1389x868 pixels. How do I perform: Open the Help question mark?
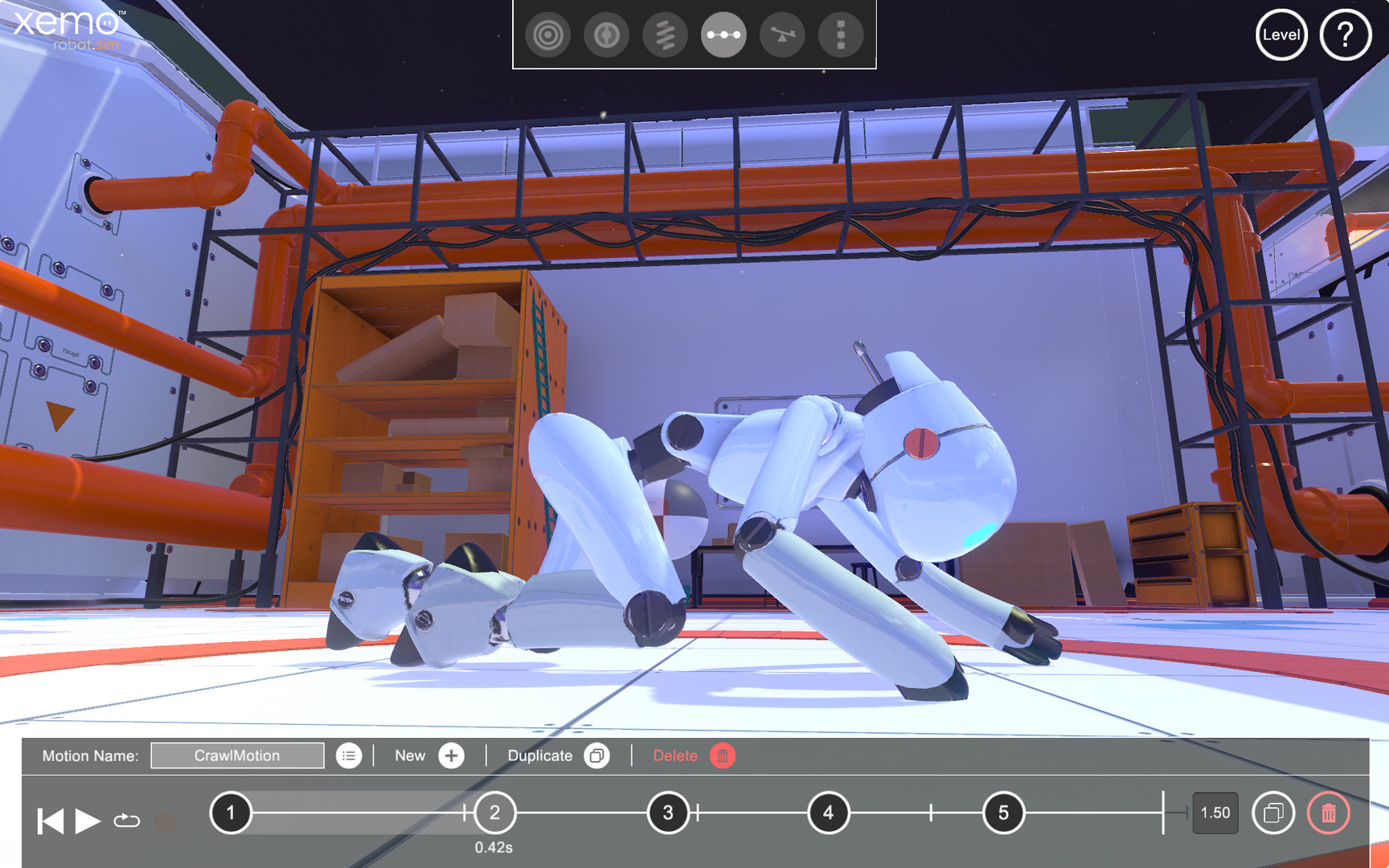[x=1346, y=35]
